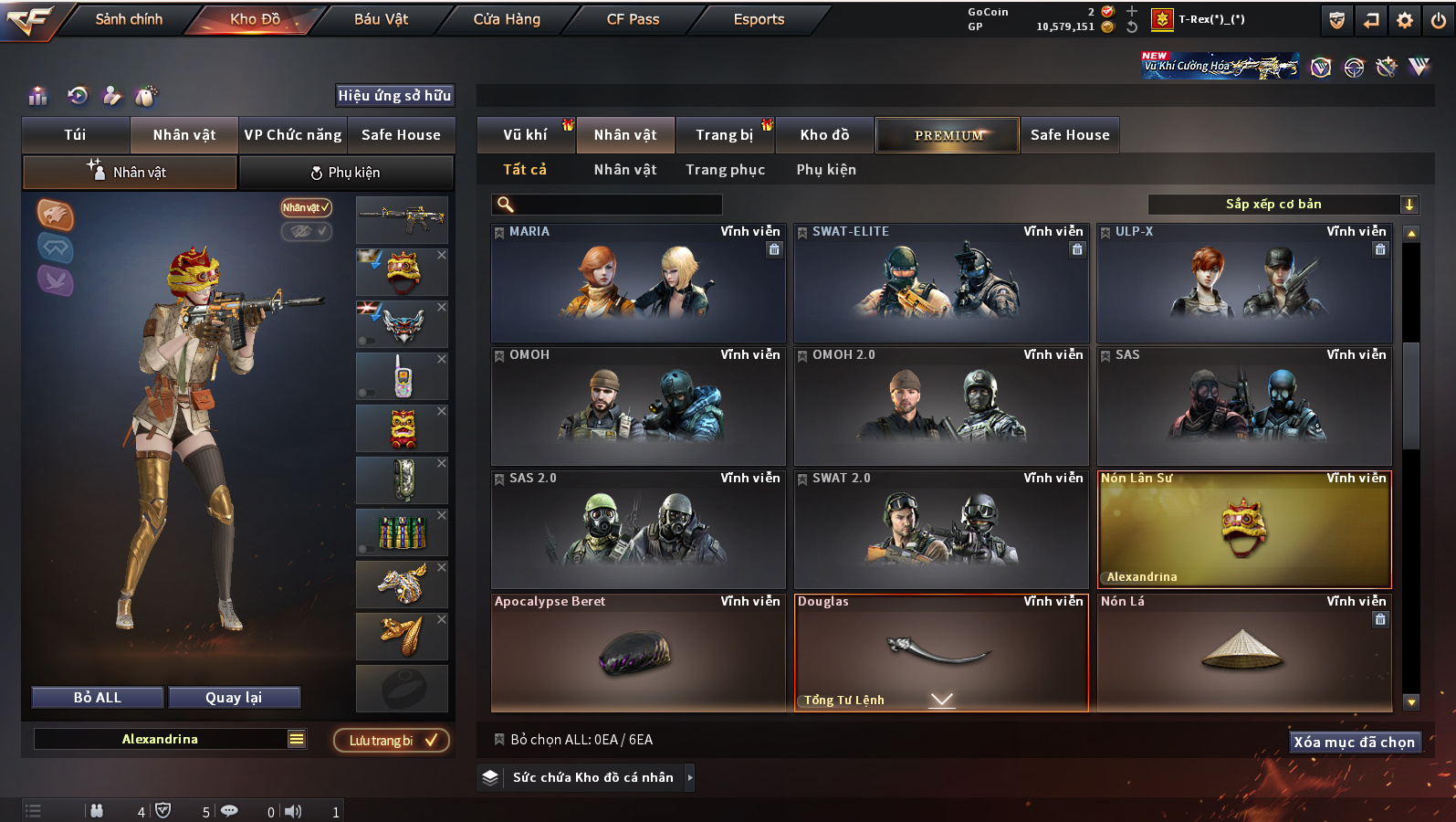The width and height of the screenshot is (1456, 822).
Task: Click the Bỏ ALL button
Action: click(x=98, y=698)
